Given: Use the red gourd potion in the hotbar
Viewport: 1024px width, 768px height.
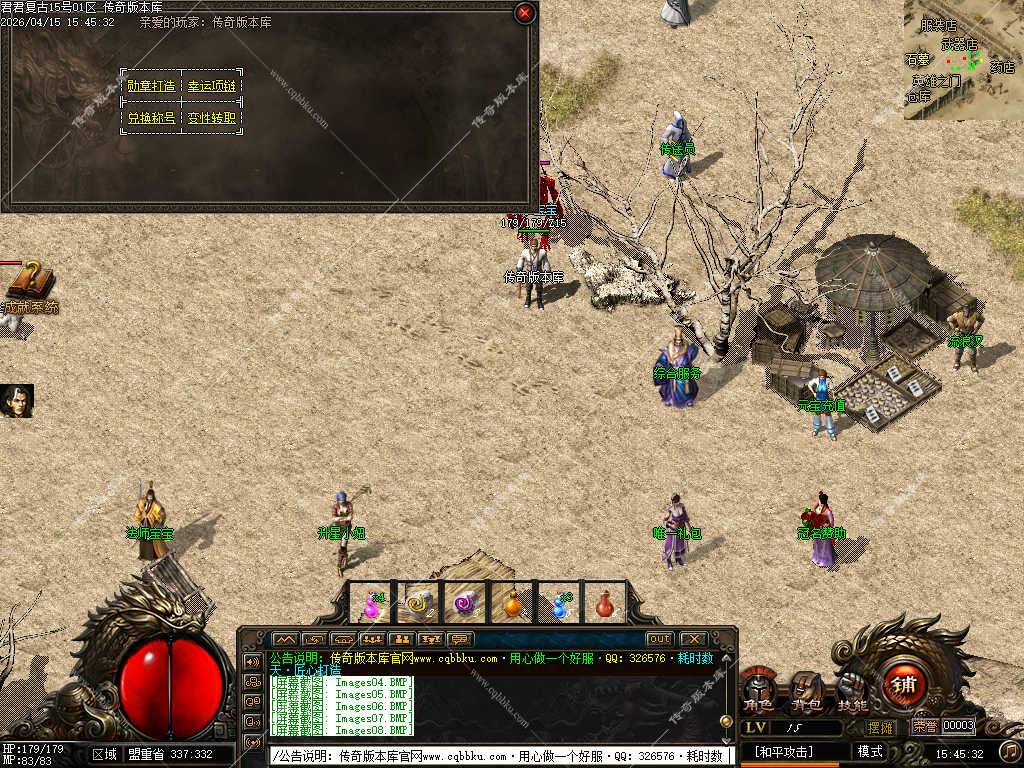Looking at the screenshot, I should (x=604, y=603).
